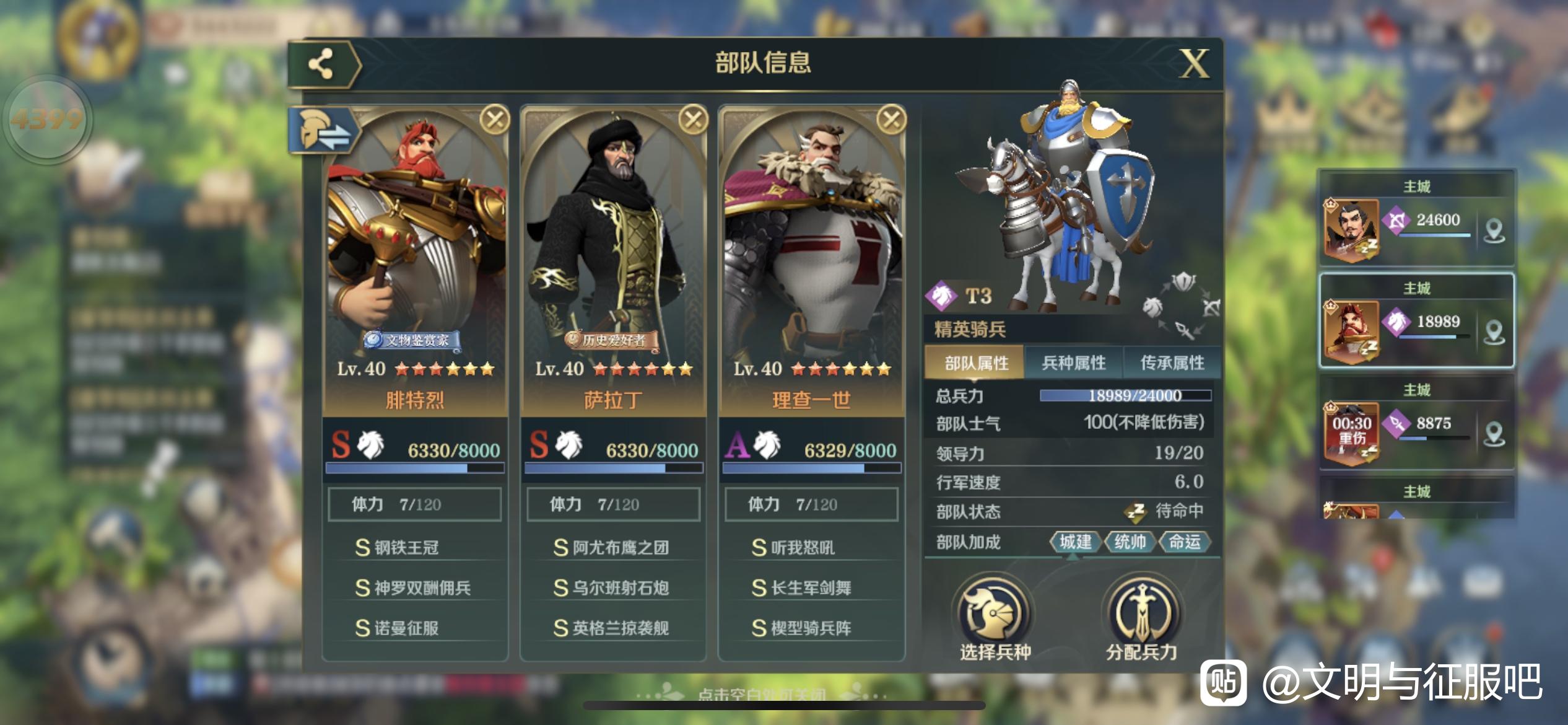Show the 传承属性 tab
Screen dimensions: 1568x725
click(1172, 363)
